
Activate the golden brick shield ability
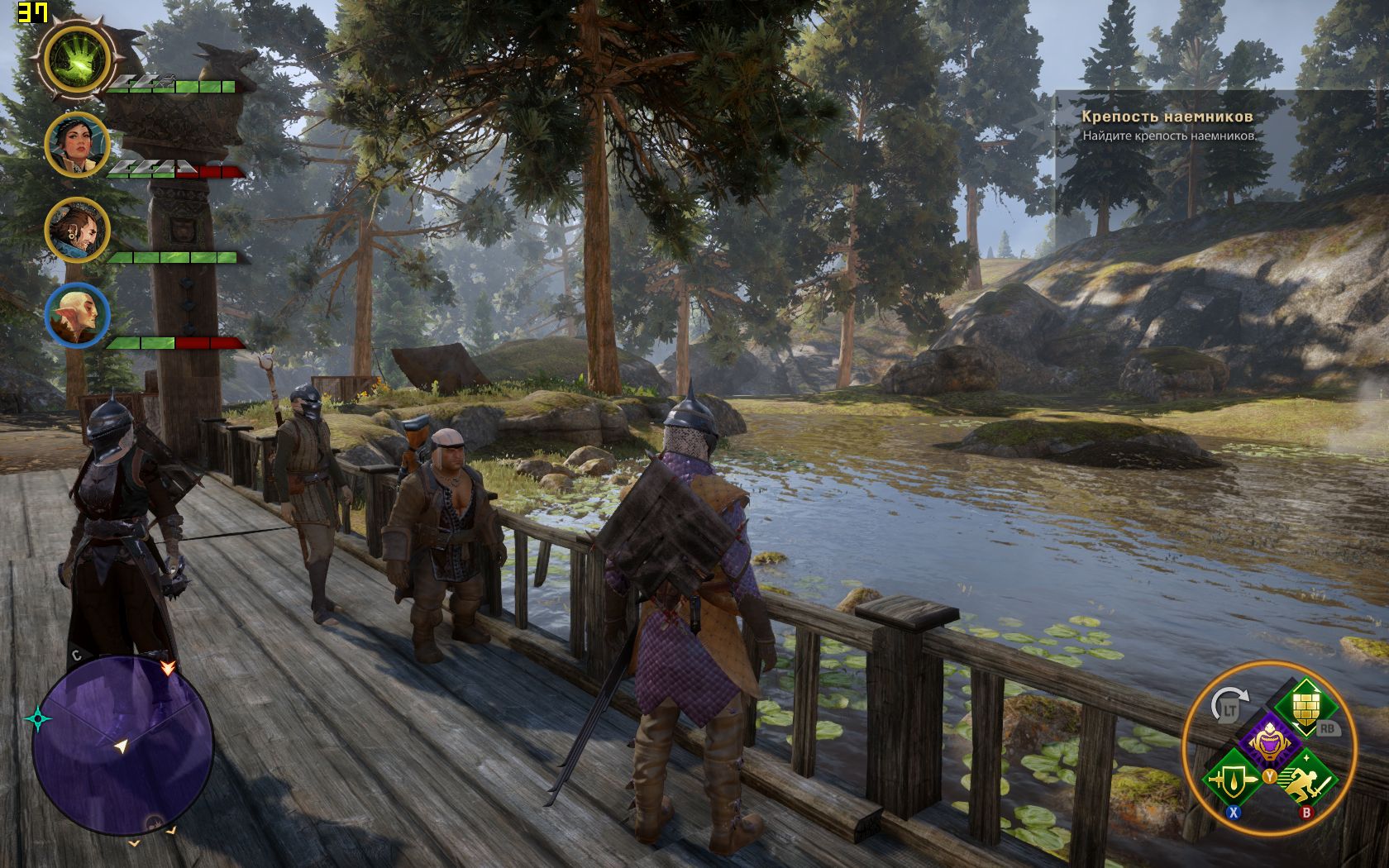[1304, 705]
